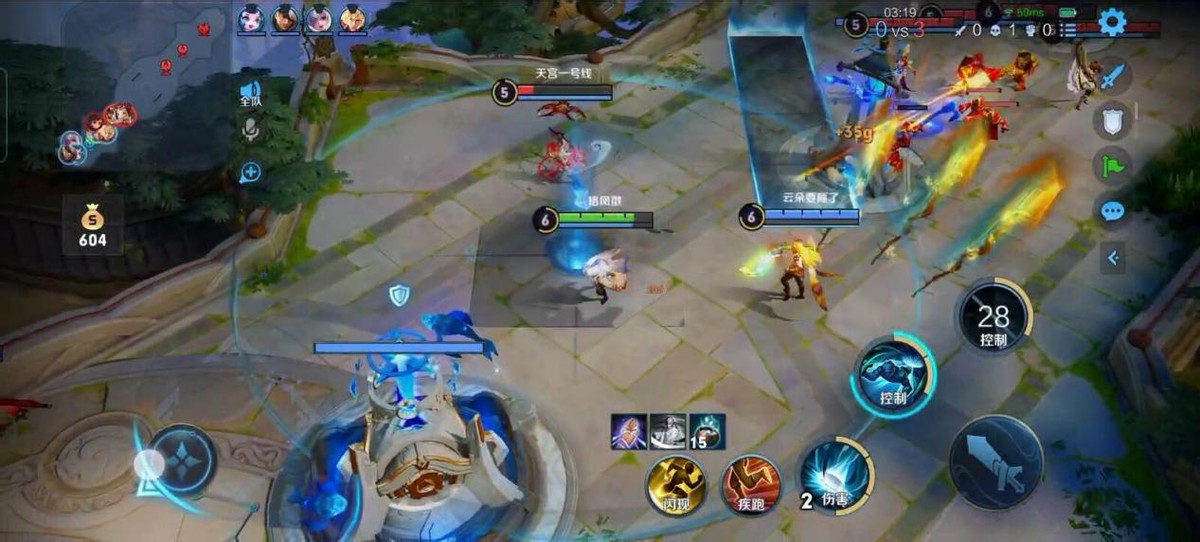Trigger the 疾跑 Sprint spell
This screenshot has width=1200, height=542.
751,485
